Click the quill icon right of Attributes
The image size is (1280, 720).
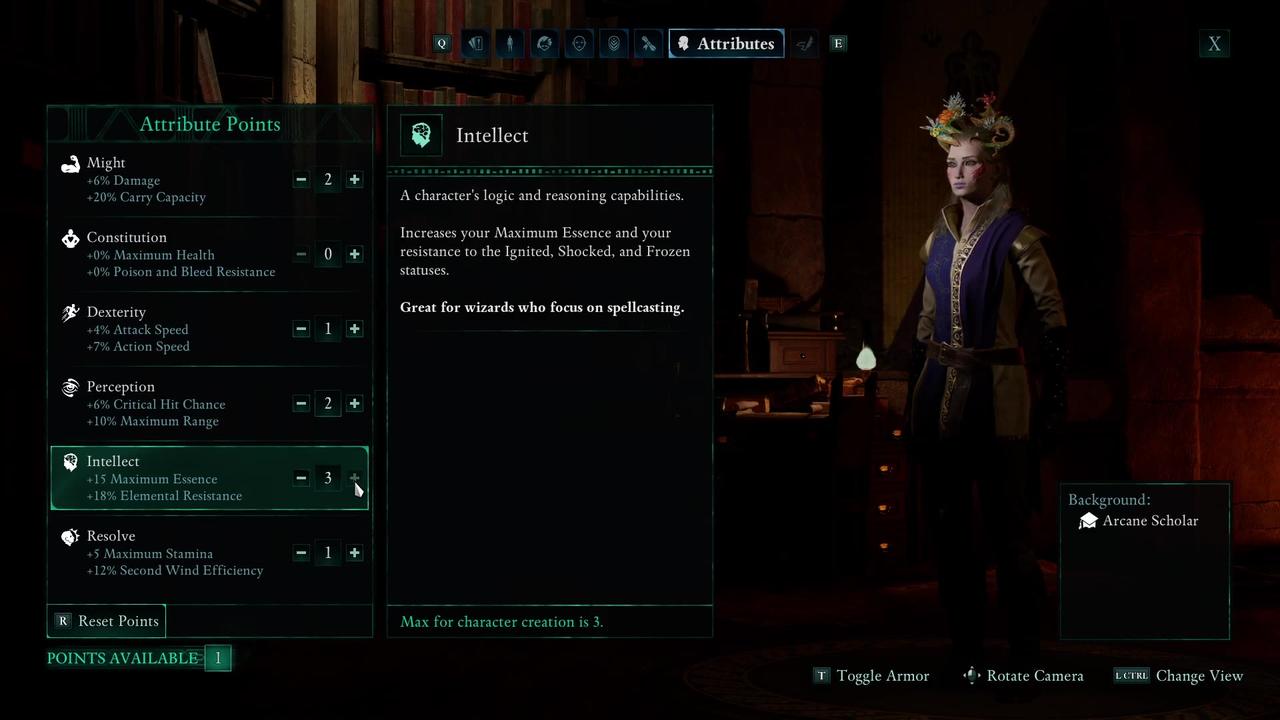coord(805,43)
